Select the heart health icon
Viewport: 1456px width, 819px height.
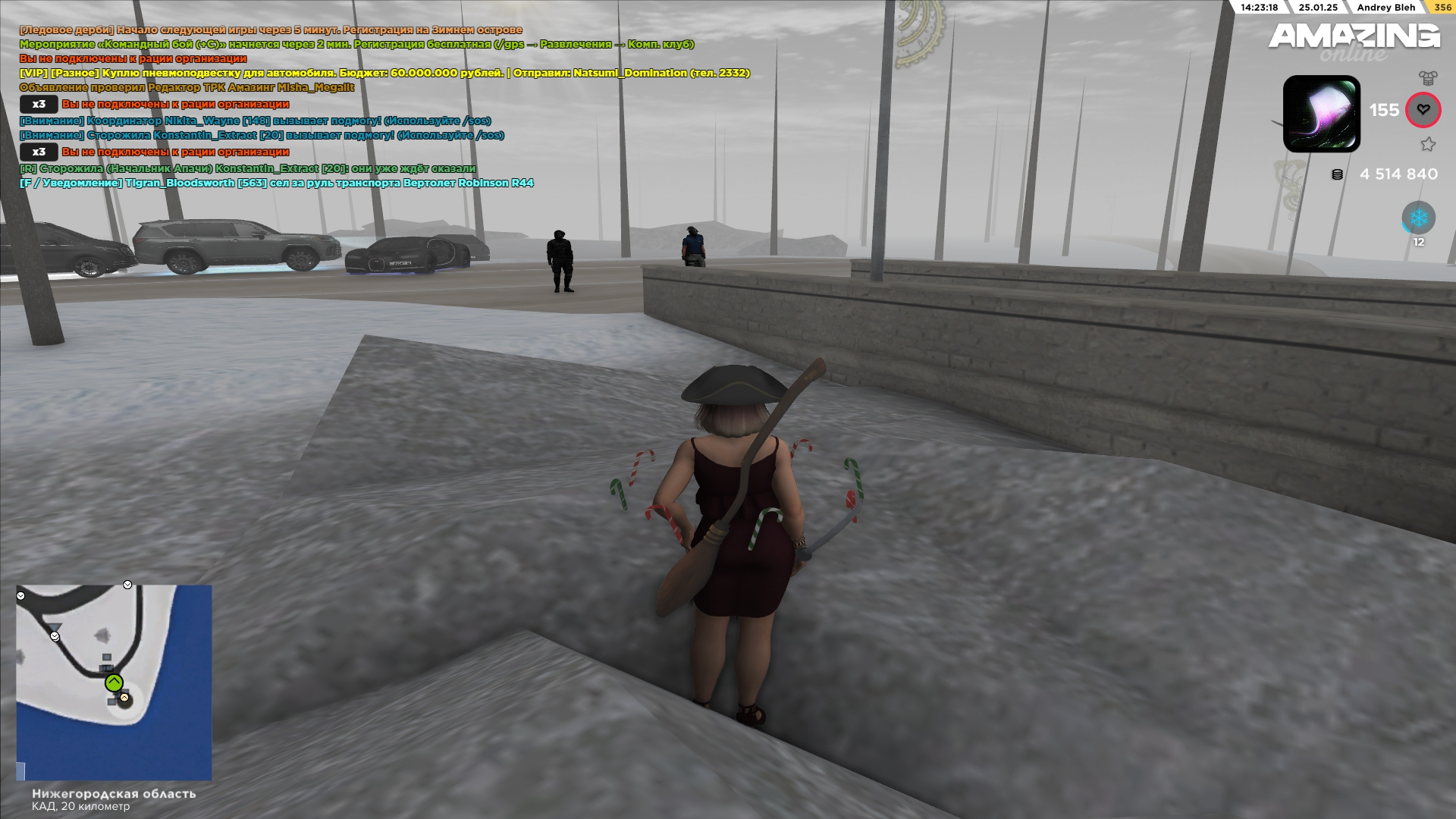(1423, 110)
